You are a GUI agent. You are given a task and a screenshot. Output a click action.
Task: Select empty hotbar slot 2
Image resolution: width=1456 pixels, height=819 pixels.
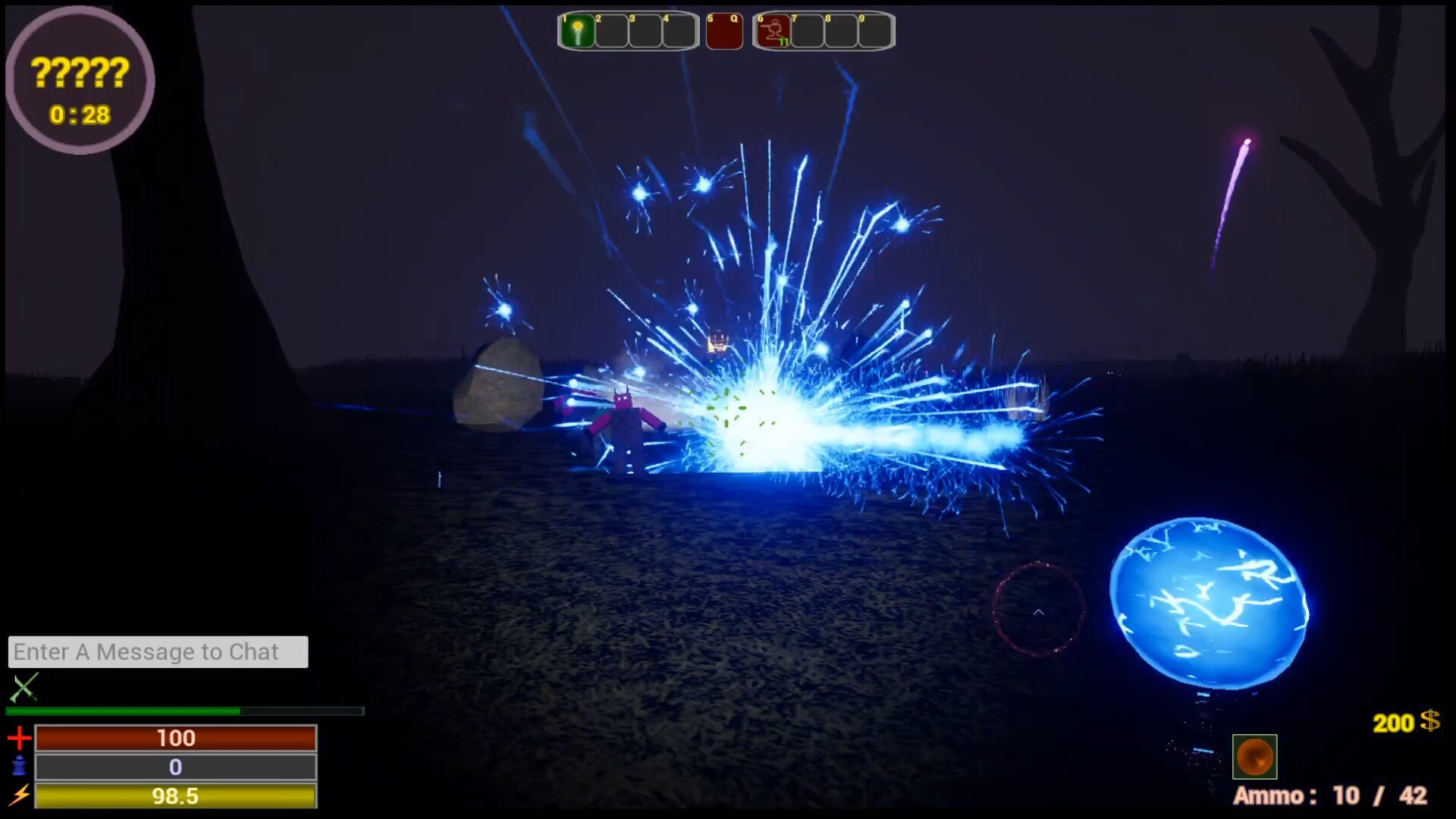point(611,31)
